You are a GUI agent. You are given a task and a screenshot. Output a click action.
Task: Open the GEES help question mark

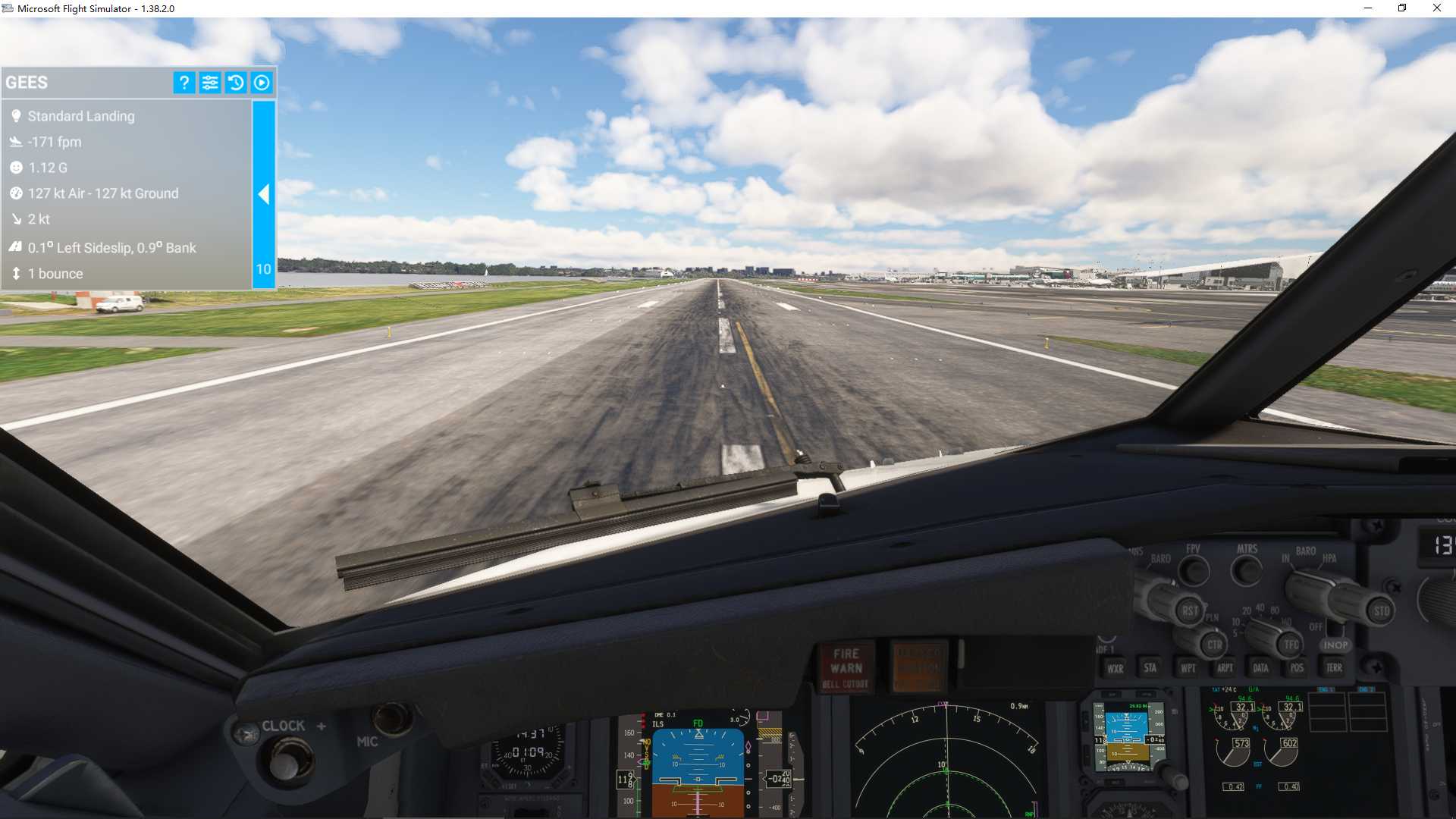pos(184,83)
